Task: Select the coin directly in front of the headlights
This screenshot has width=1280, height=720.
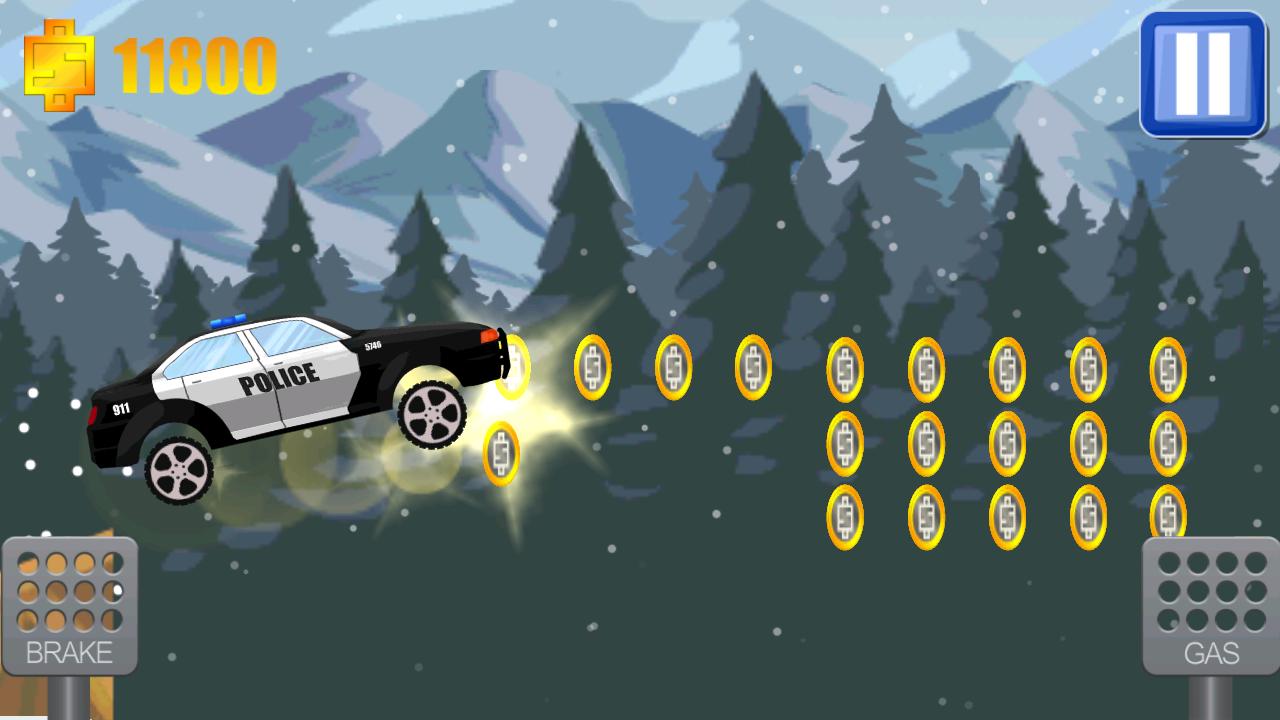Action: click(513, 365)
